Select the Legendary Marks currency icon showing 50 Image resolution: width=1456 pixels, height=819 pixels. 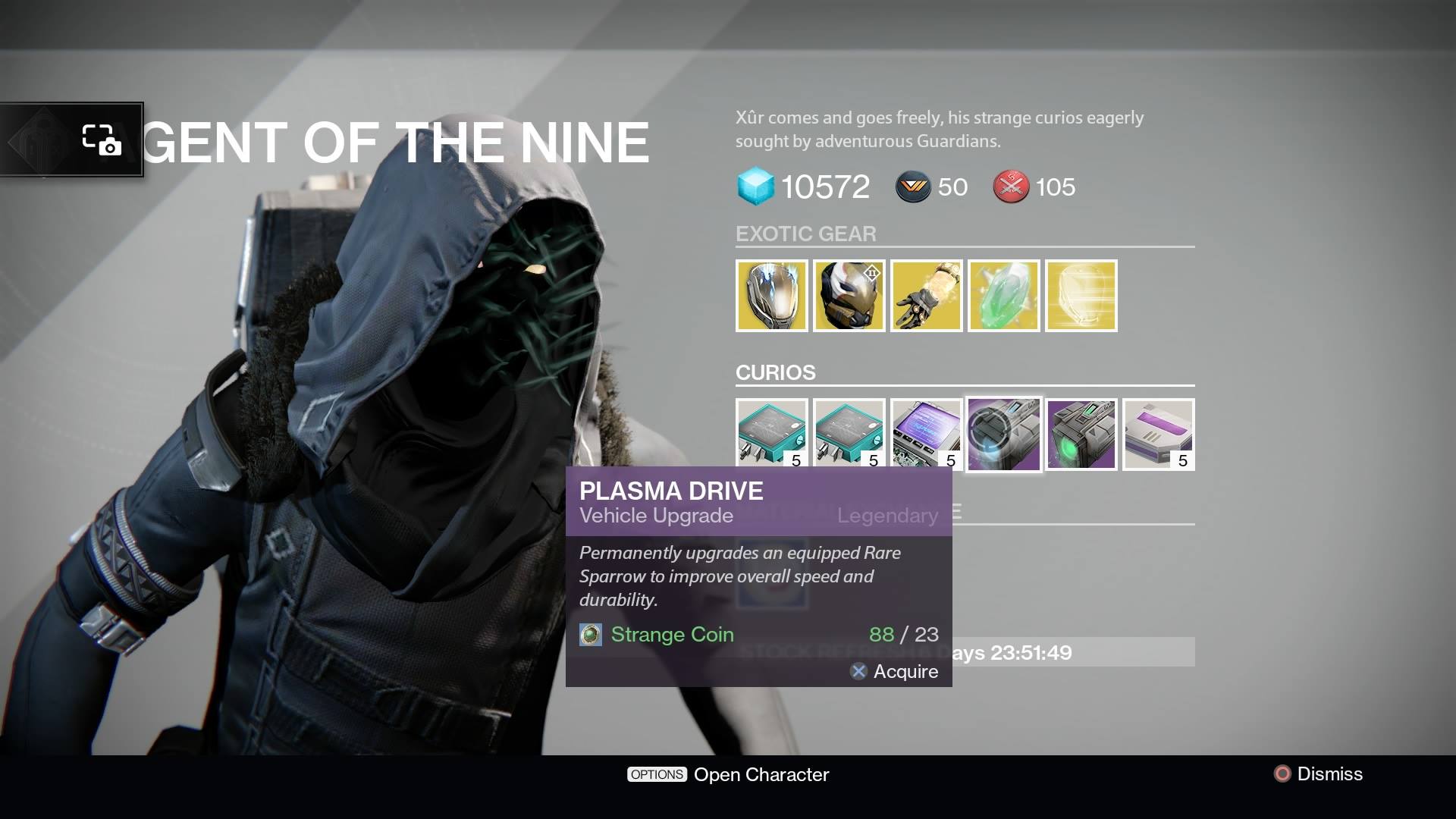click(x=913, y=187)
